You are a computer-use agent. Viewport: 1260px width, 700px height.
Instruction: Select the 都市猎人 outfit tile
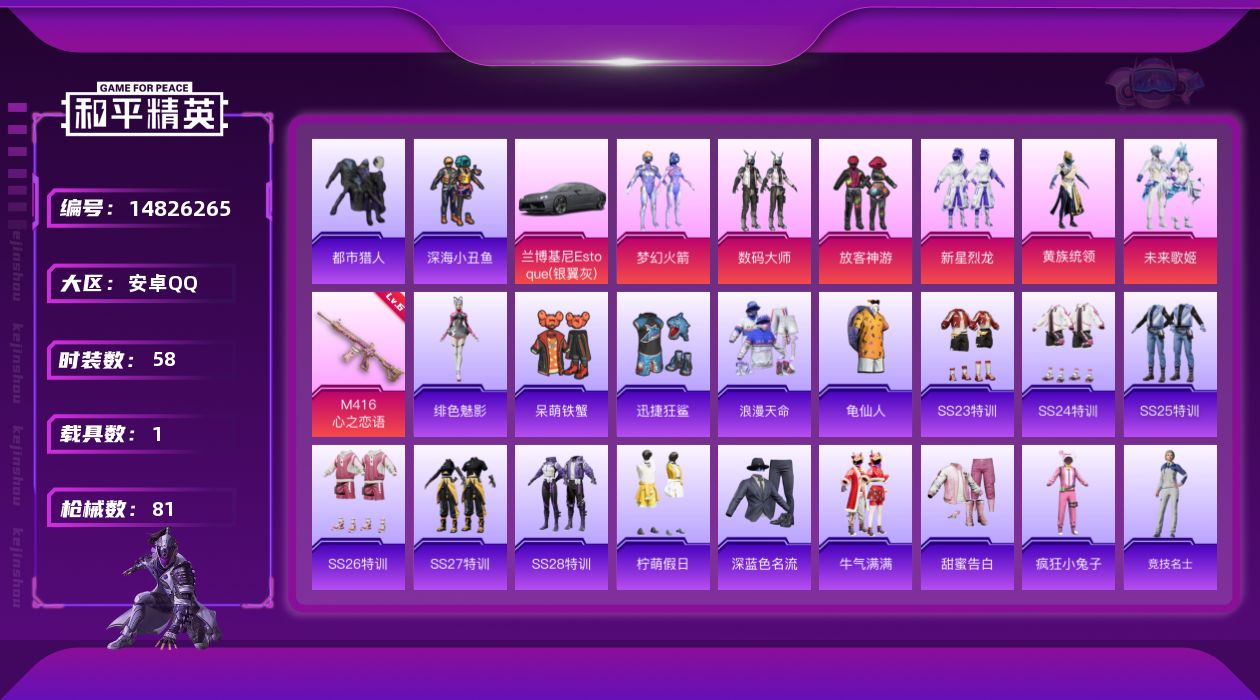(358, 211)
